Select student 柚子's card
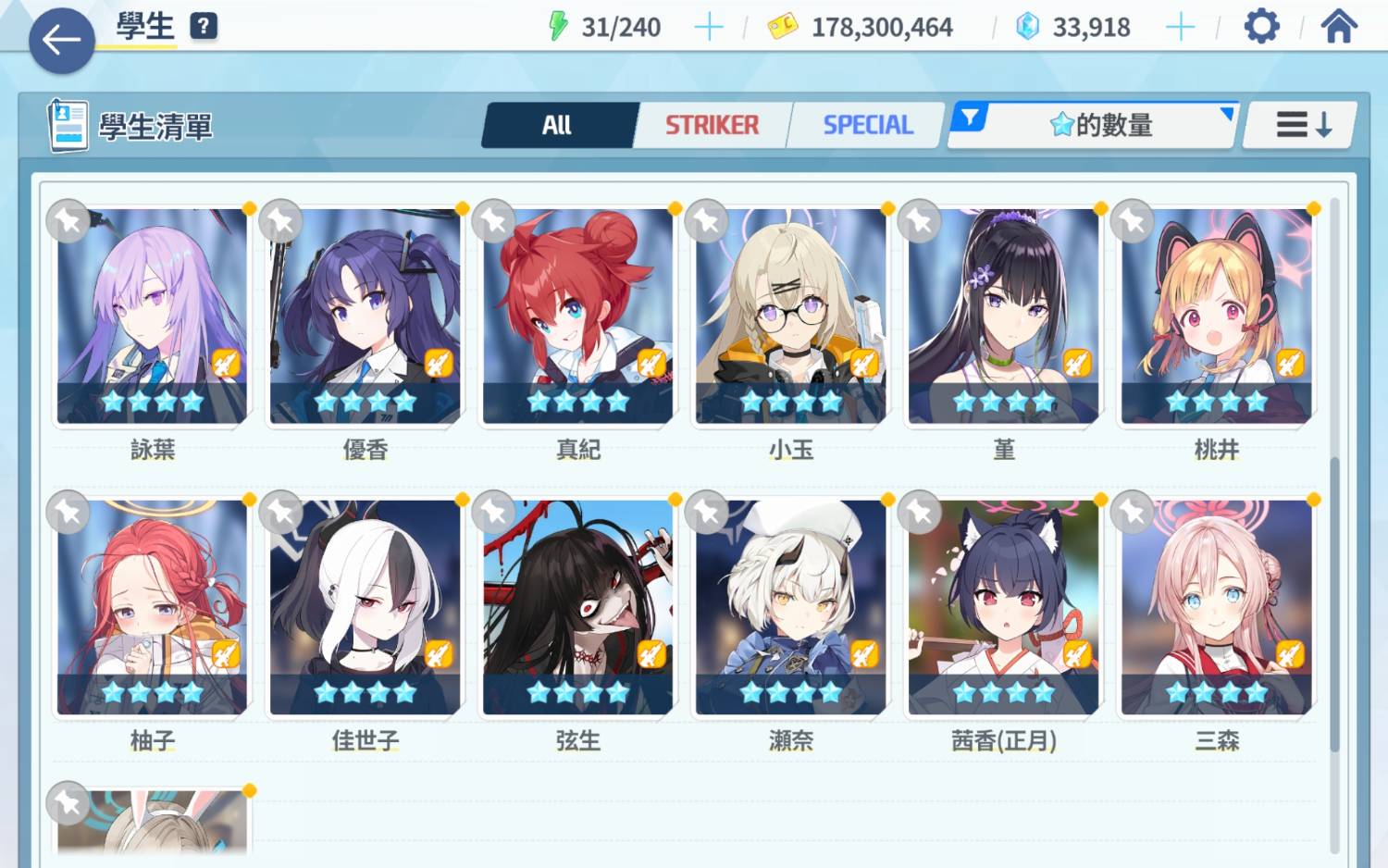This screenshot has width=1388, height=868. pos(152,607)
